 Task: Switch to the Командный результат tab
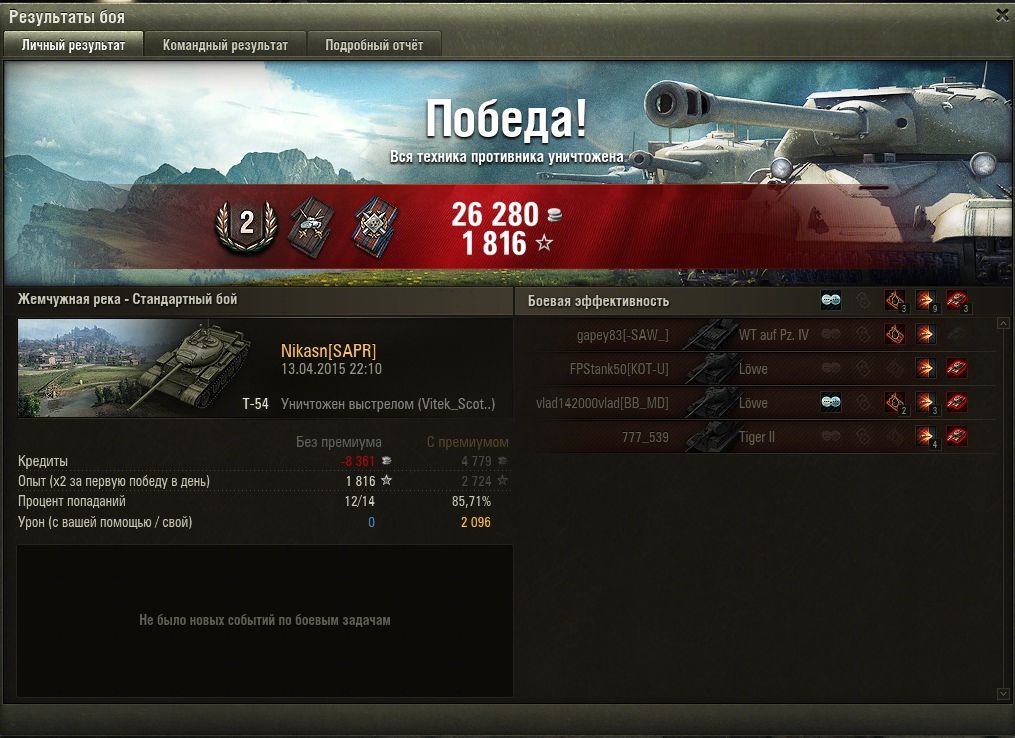point(225,45)
